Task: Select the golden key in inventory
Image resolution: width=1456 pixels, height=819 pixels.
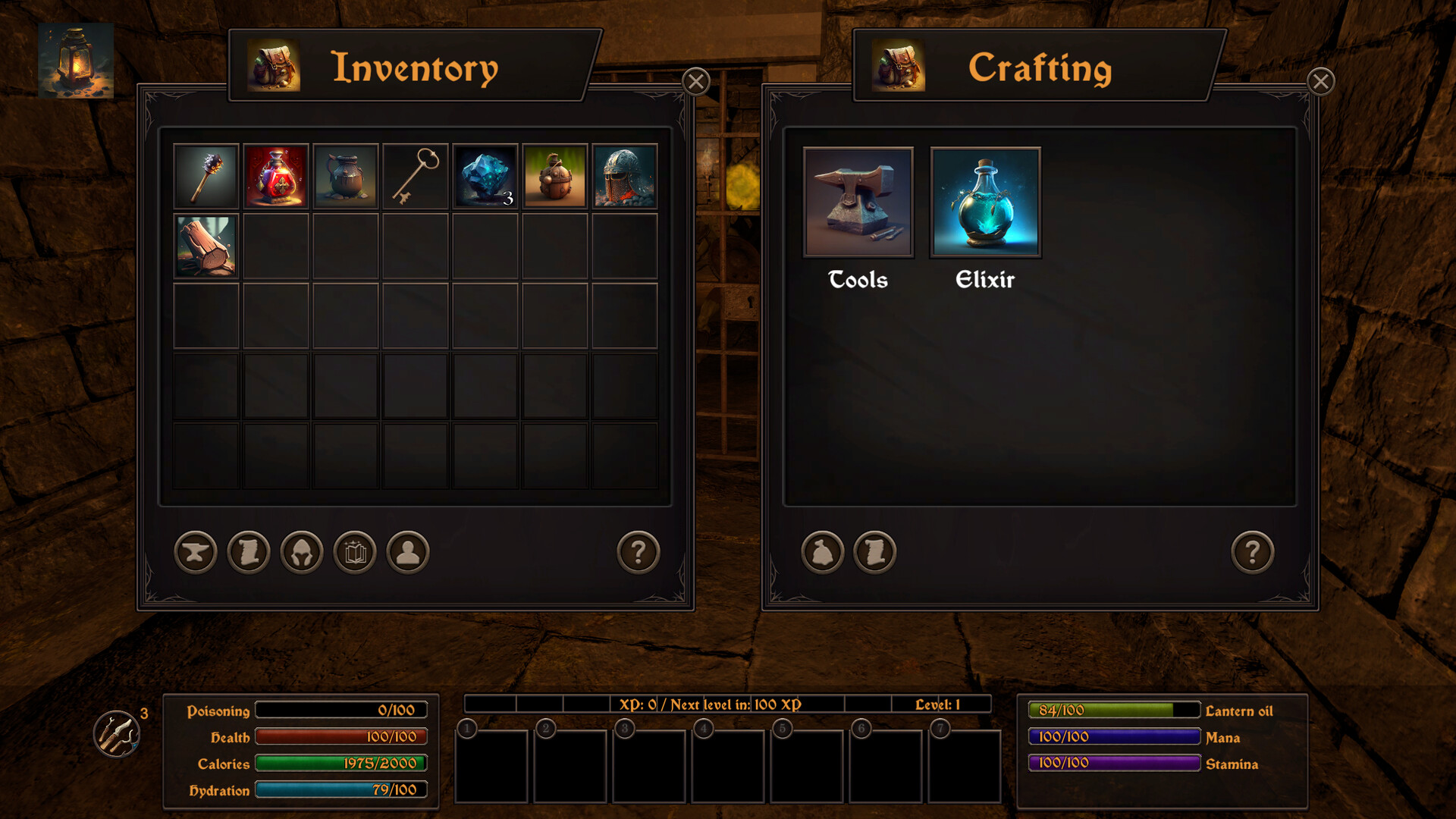Action: [x=415, y=177]
